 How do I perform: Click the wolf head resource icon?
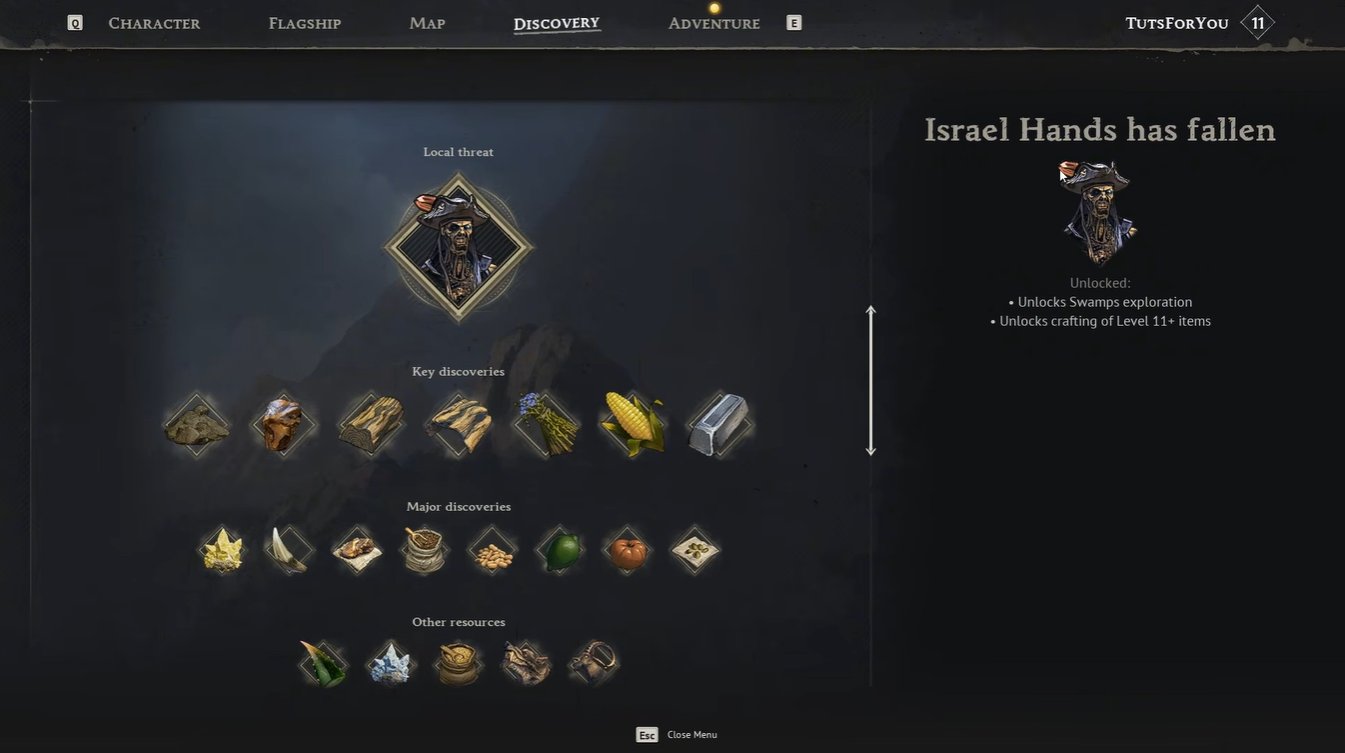525,661
